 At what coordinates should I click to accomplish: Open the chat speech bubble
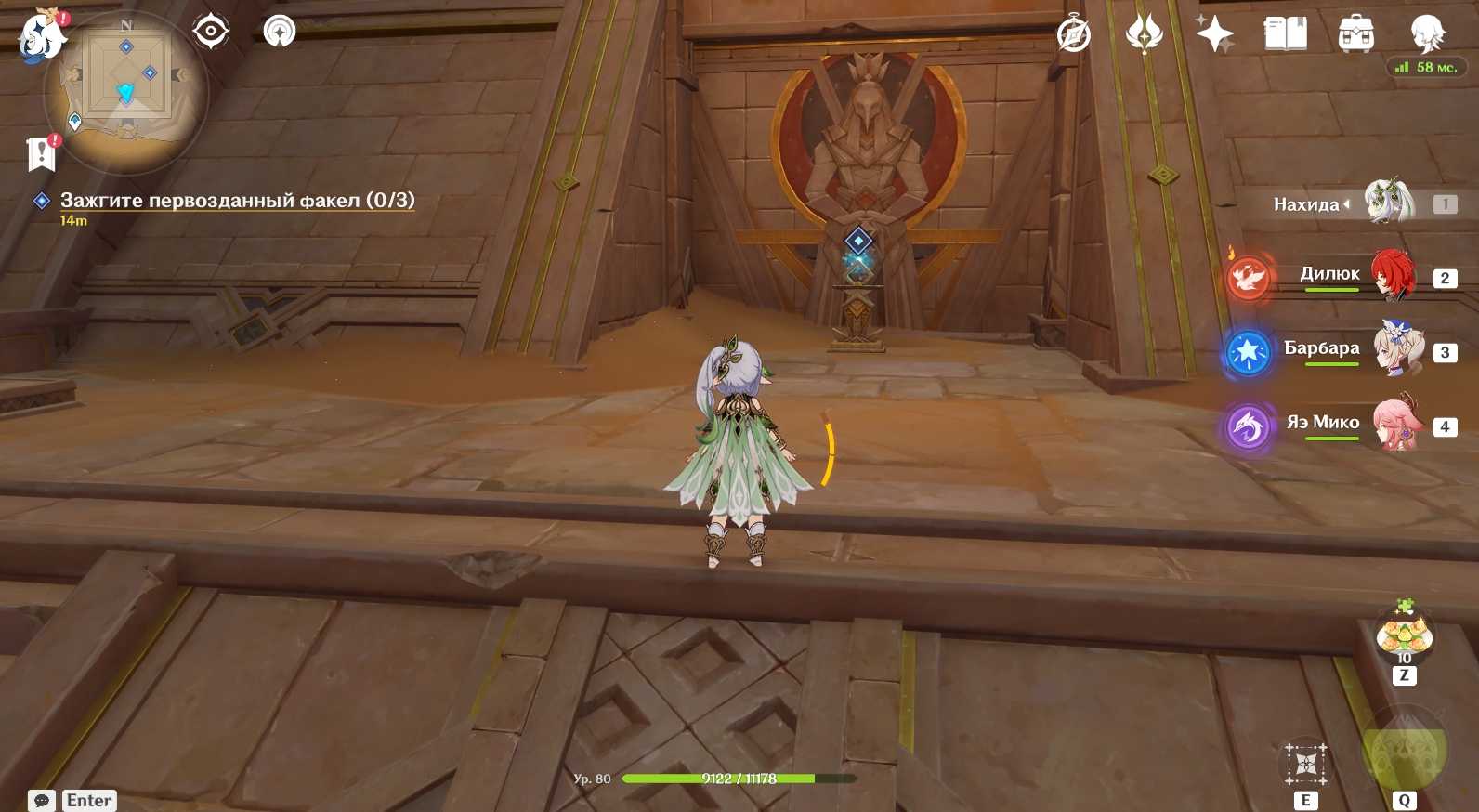click(42, 800)
